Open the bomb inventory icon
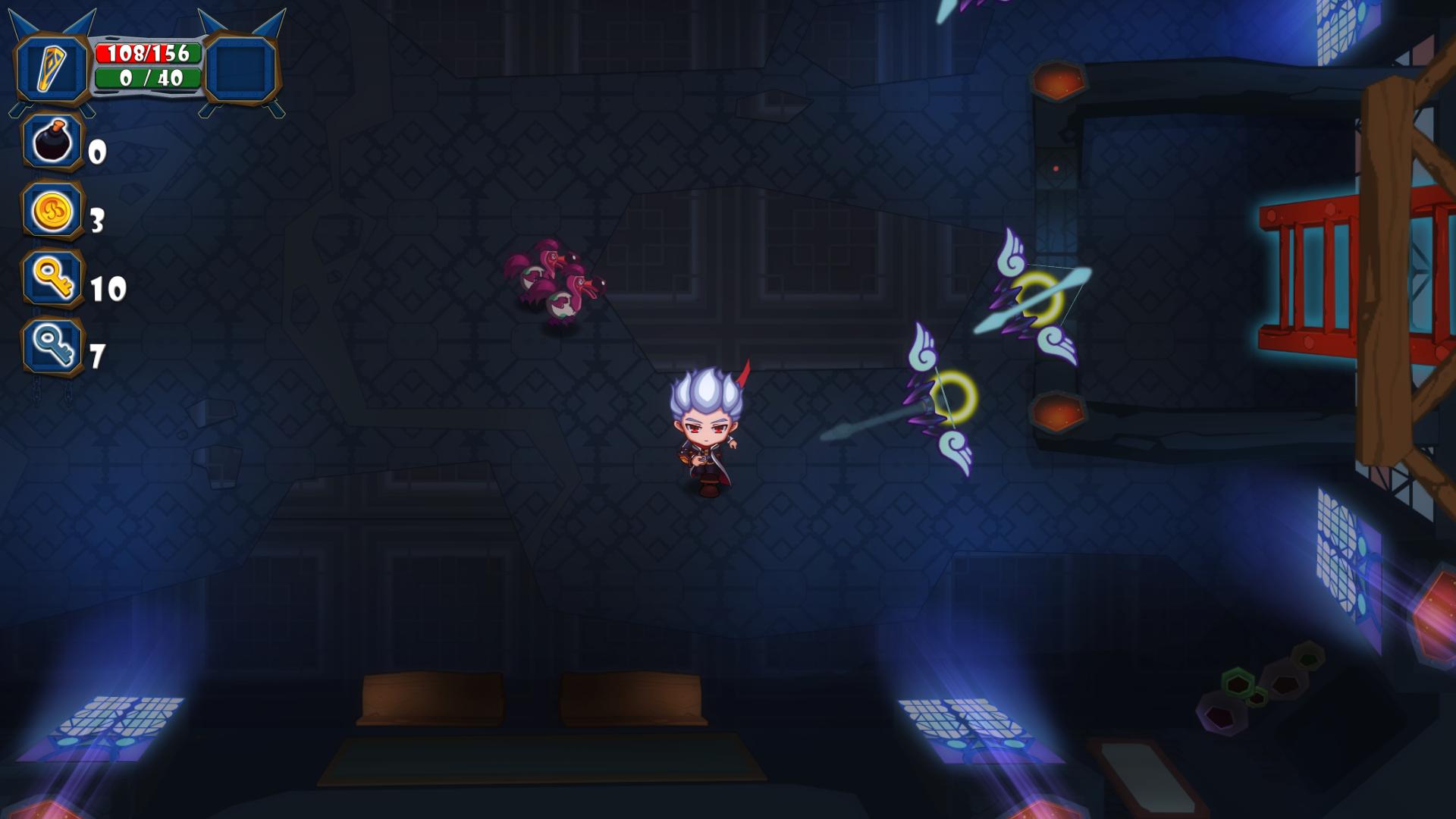 tap(52, 144)
